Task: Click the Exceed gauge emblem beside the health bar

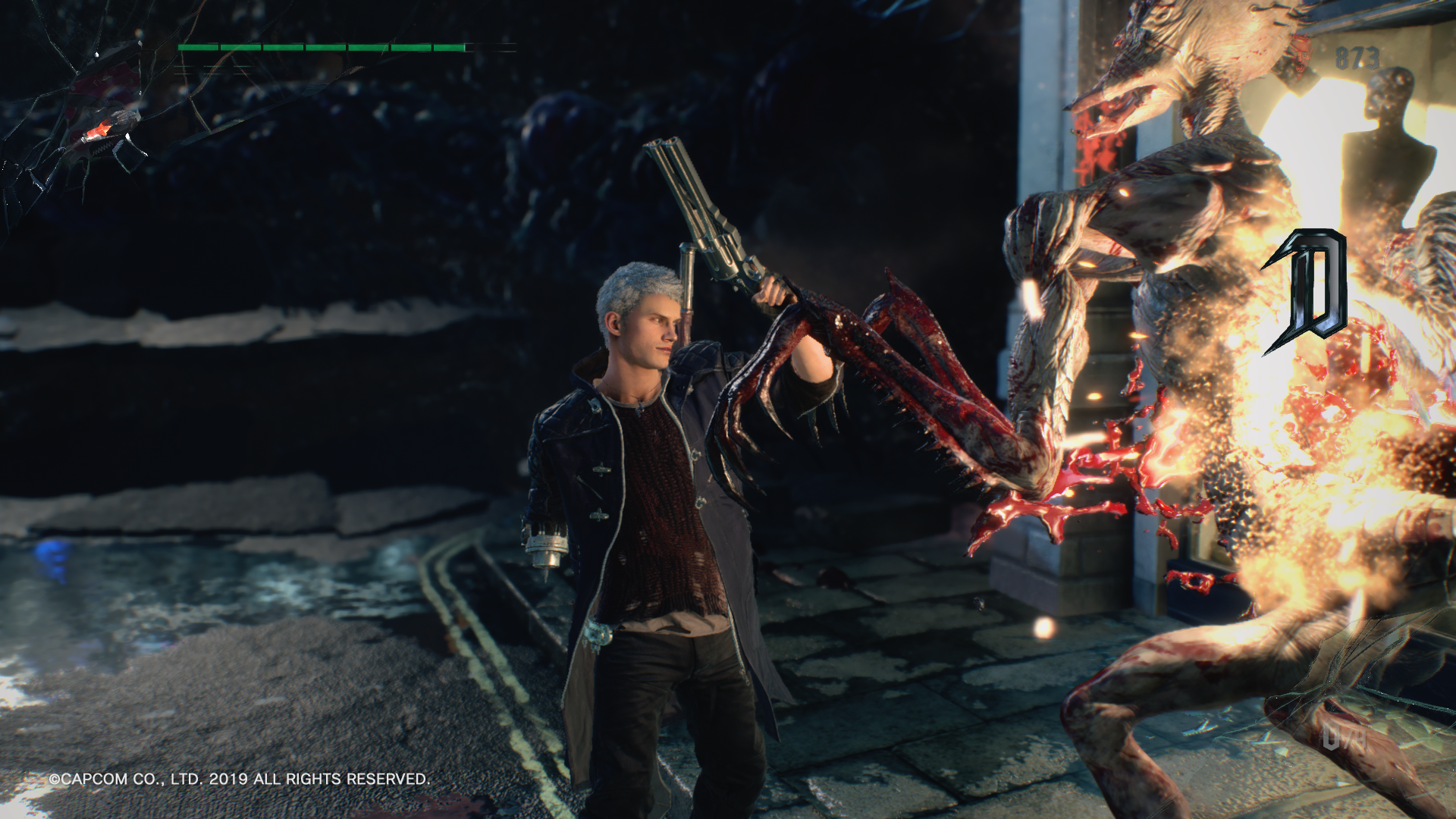Action: coord(106,126)
